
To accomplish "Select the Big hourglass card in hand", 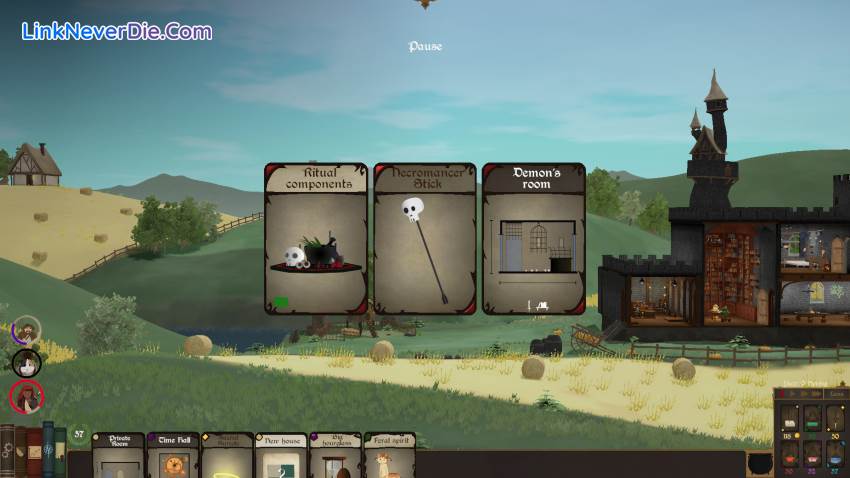I will click(x=335, y=456).
